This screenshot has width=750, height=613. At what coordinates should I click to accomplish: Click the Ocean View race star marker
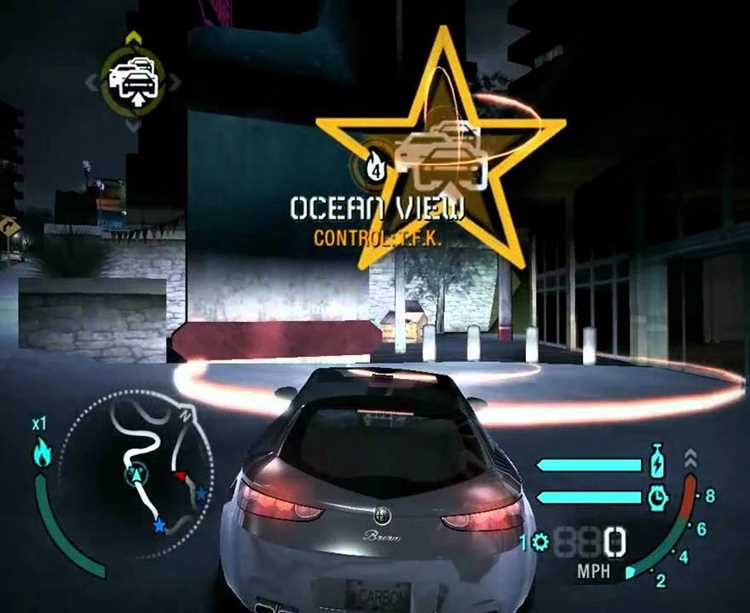click(x=441, y=150)
